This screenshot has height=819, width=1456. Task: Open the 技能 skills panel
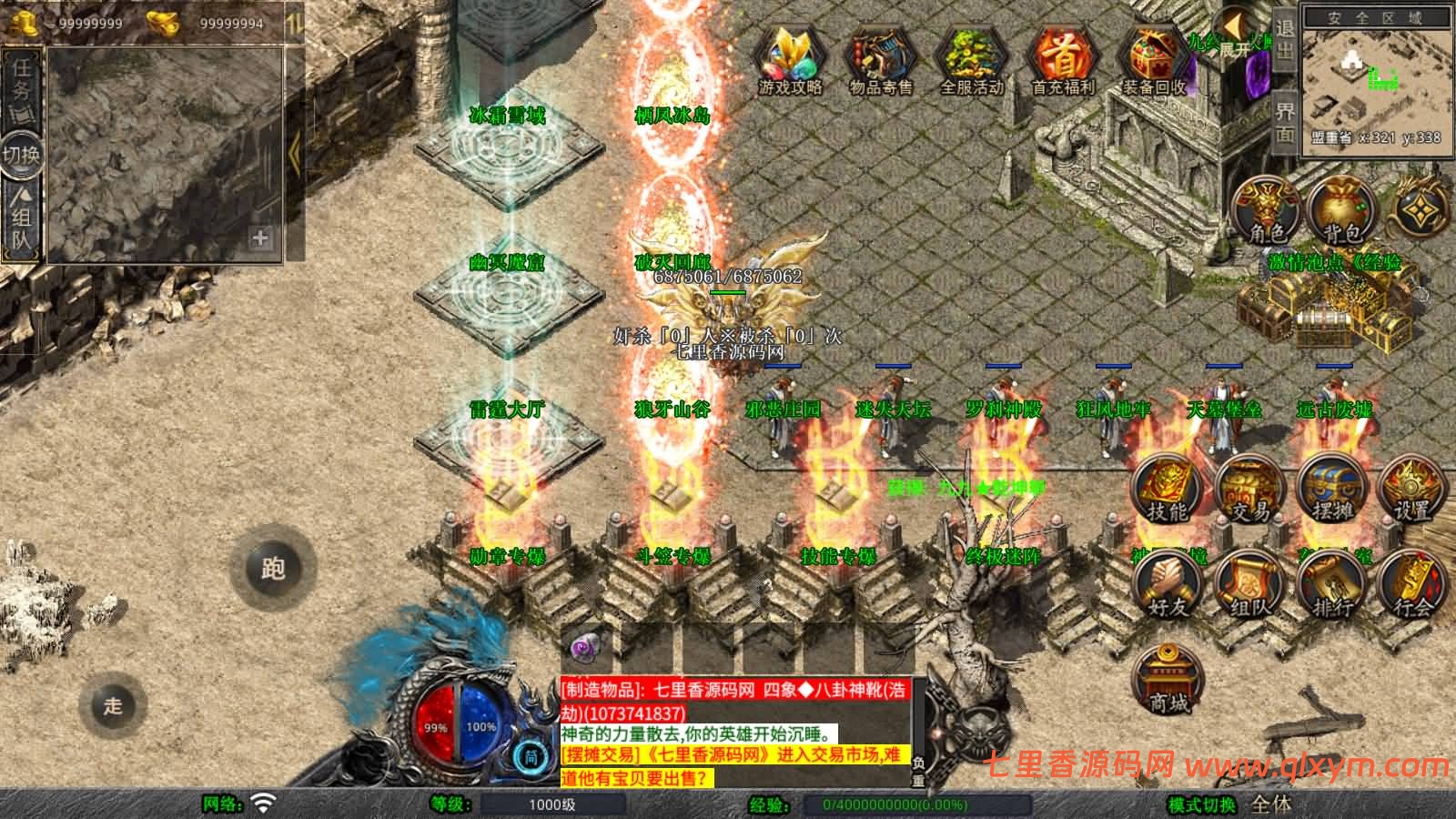pyautogui.click(x=1169, y=489)
